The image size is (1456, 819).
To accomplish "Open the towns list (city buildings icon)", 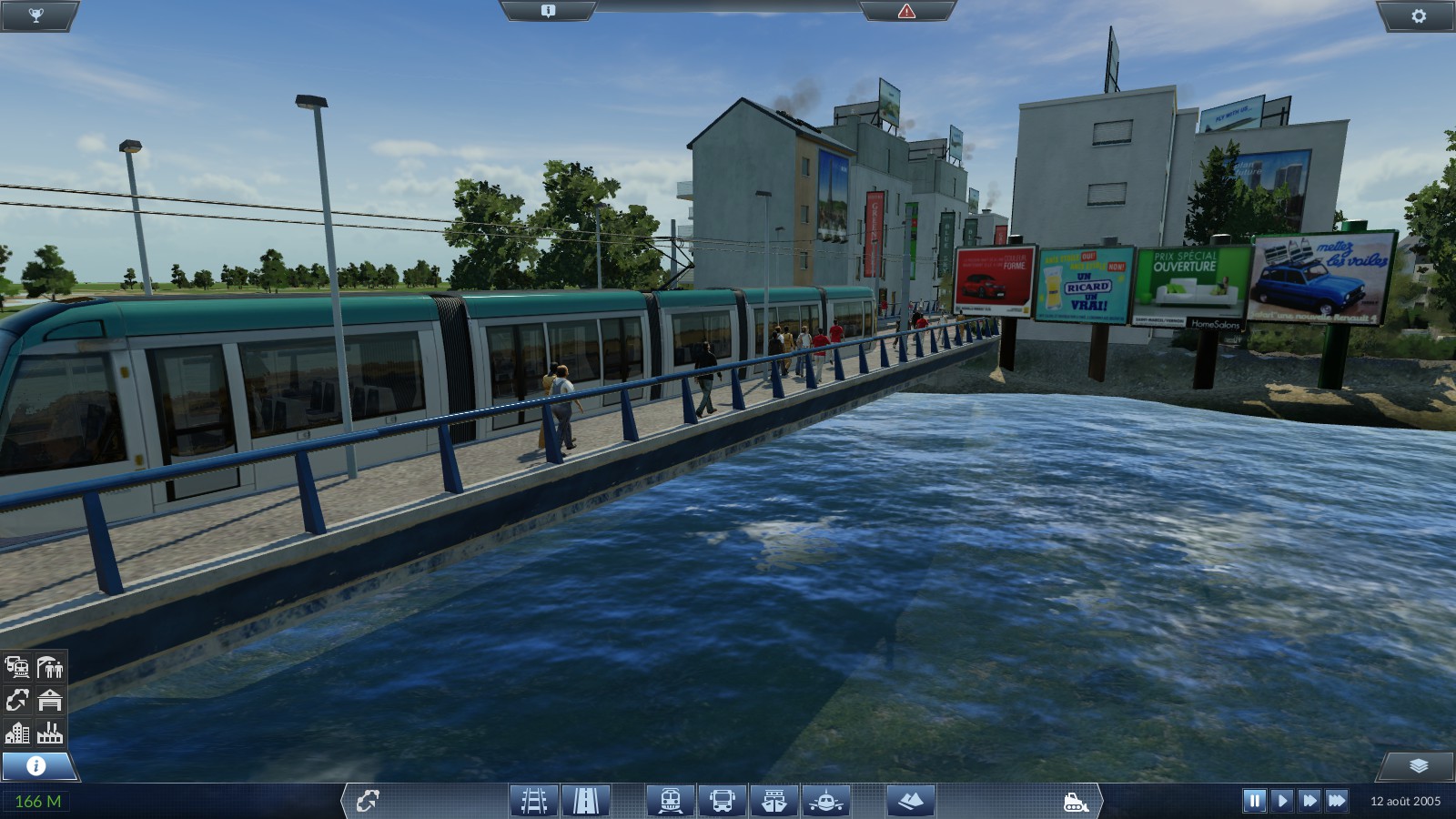I will [17, 733].
